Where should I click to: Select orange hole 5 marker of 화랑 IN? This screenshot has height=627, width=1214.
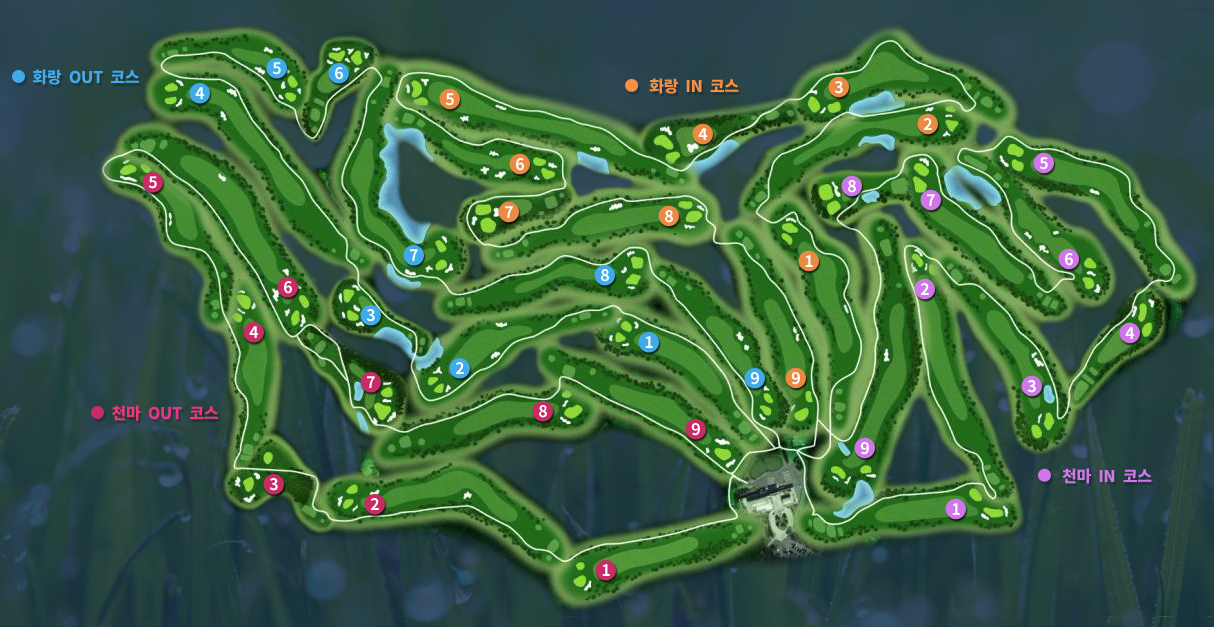pos(450,99)
